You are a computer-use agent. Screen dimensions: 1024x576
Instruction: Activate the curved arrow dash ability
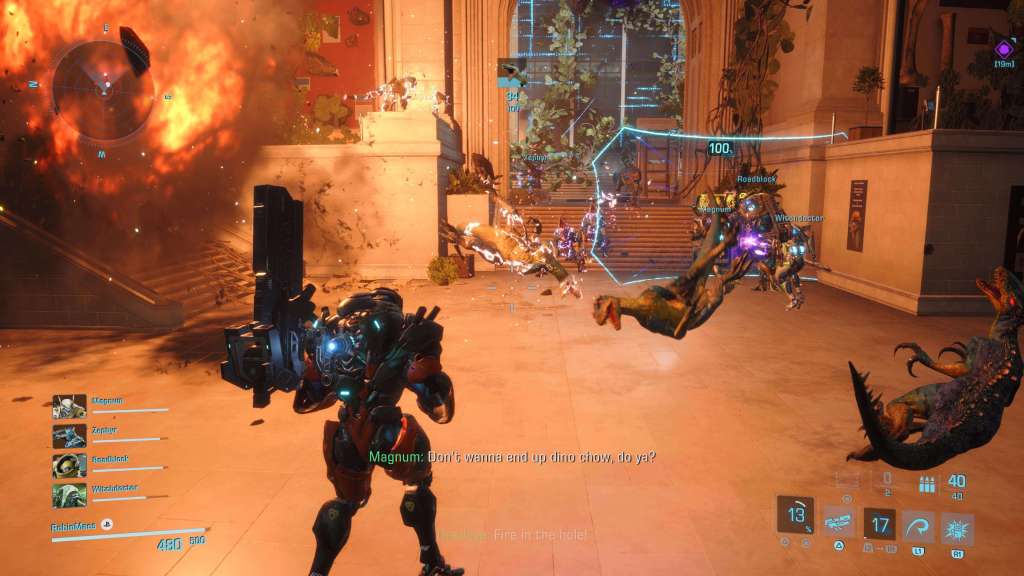[x=917, y=527]
